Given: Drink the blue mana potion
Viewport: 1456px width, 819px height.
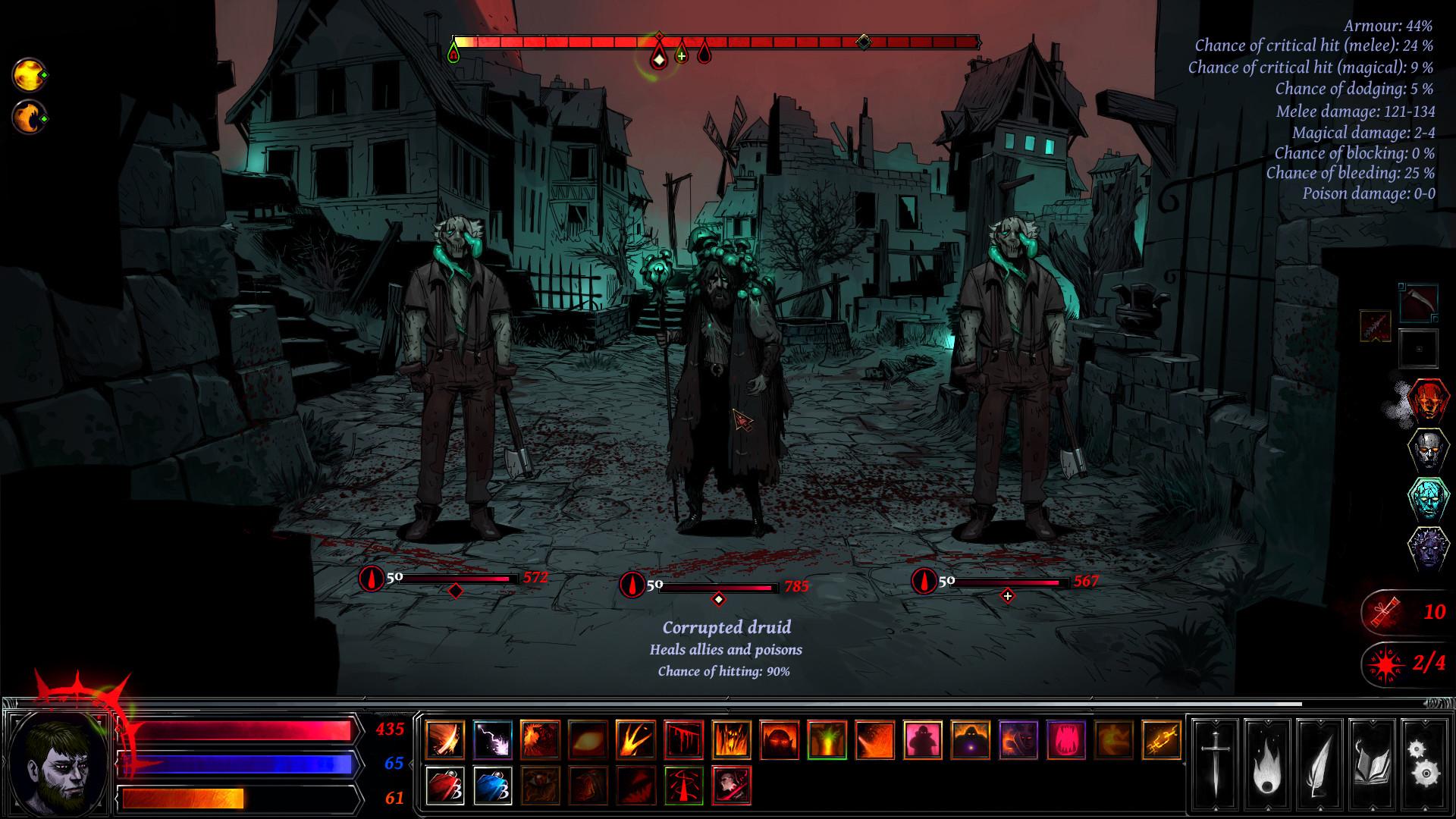Looking at the screenshot, I should pos(492,786).
